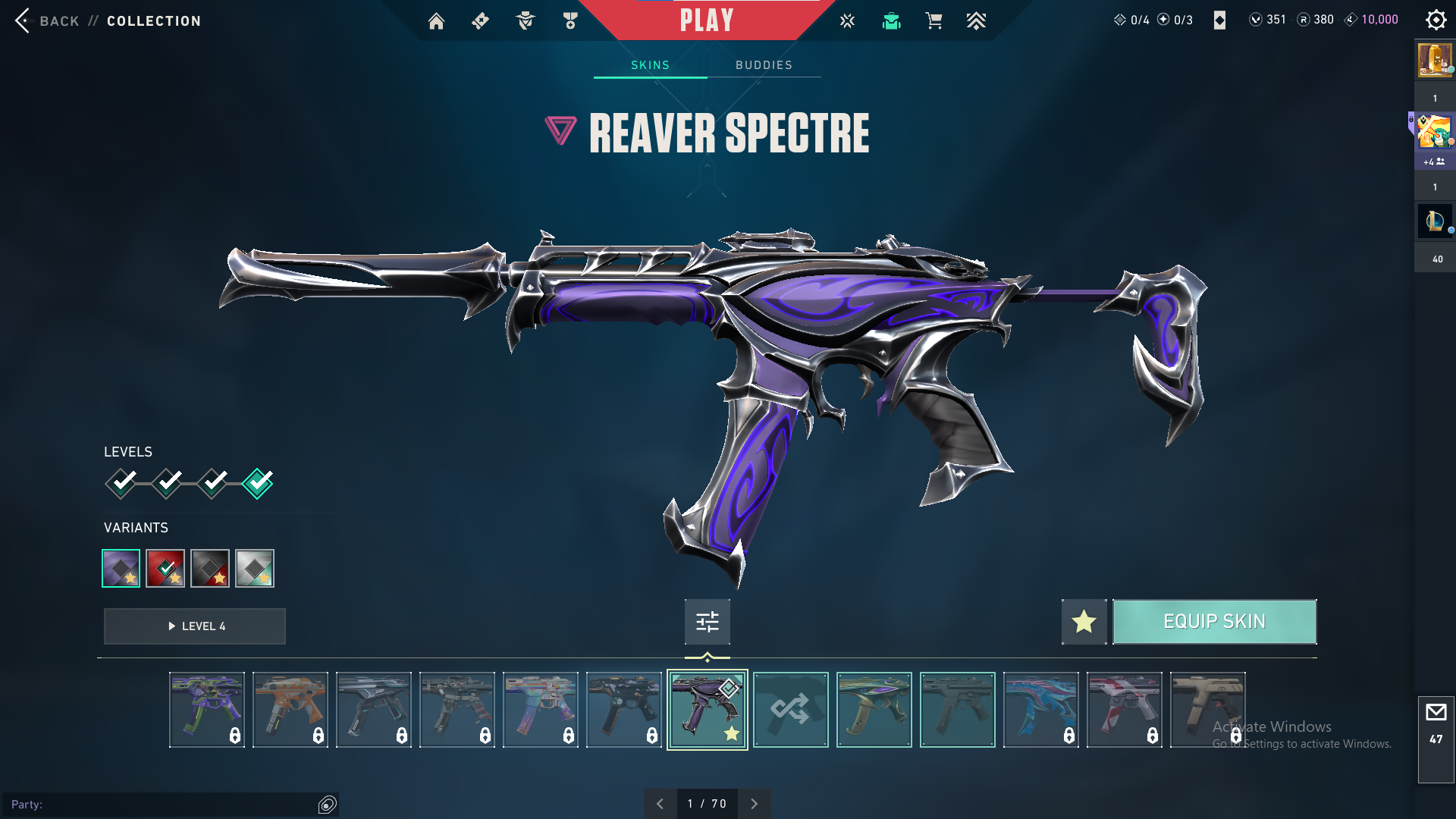This screenshot has height=819, width=1456.
Task: Toggle the favorite star button
Action: (x=1084, y=622)
